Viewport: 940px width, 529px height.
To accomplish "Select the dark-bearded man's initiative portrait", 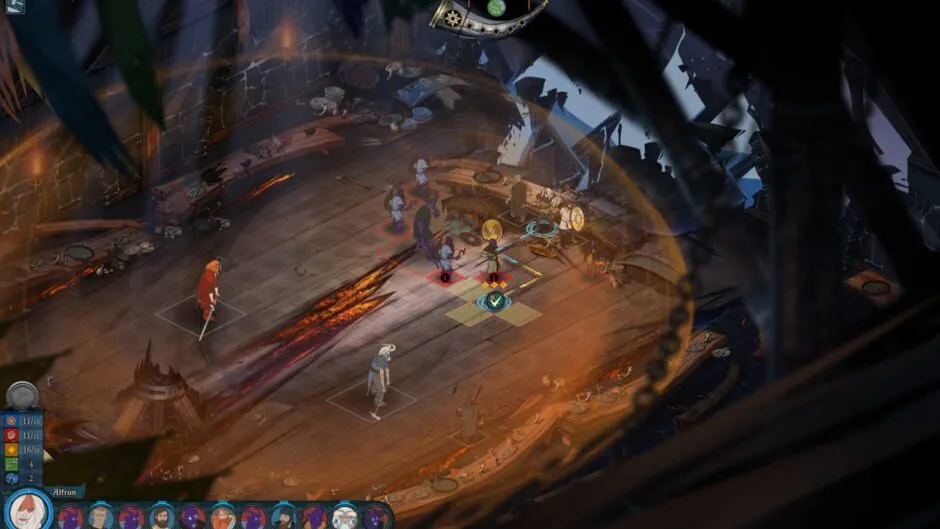I will click(283, 517).
